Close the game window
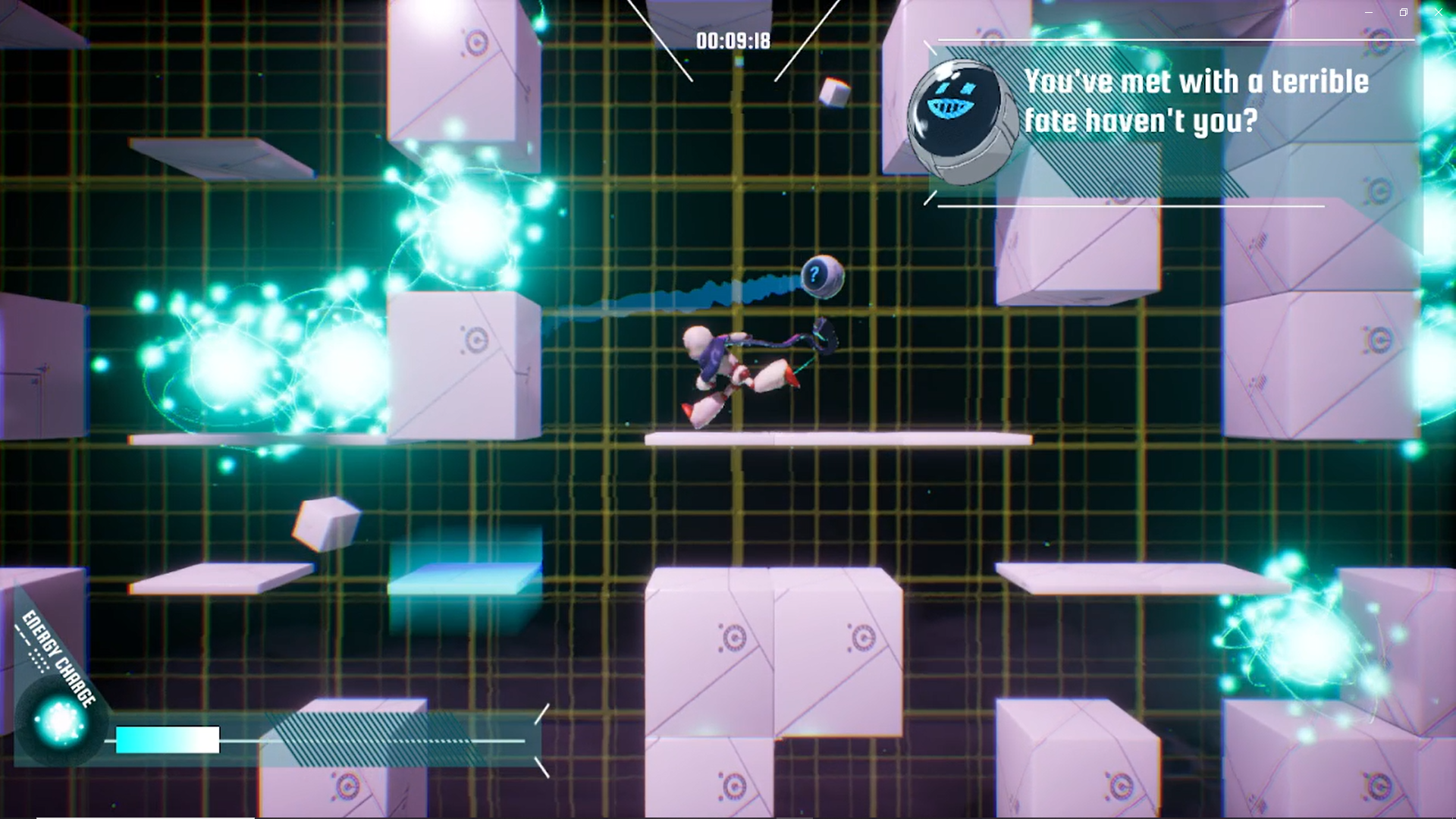Image resolution: width=1456 pixels, height=819 pixels. [x=1438, y=13]
